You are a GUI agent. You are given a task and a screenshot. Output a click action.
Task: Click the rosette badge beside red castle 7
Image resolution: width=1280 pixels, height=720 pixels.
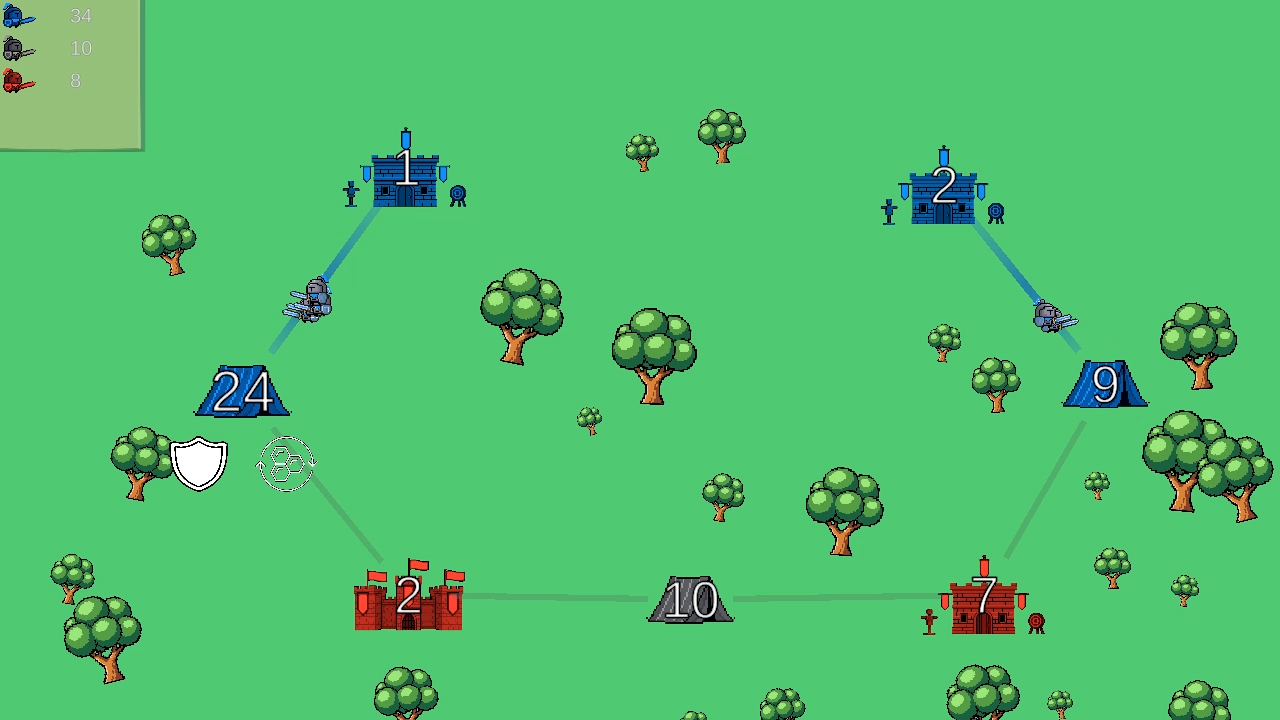1035,621
